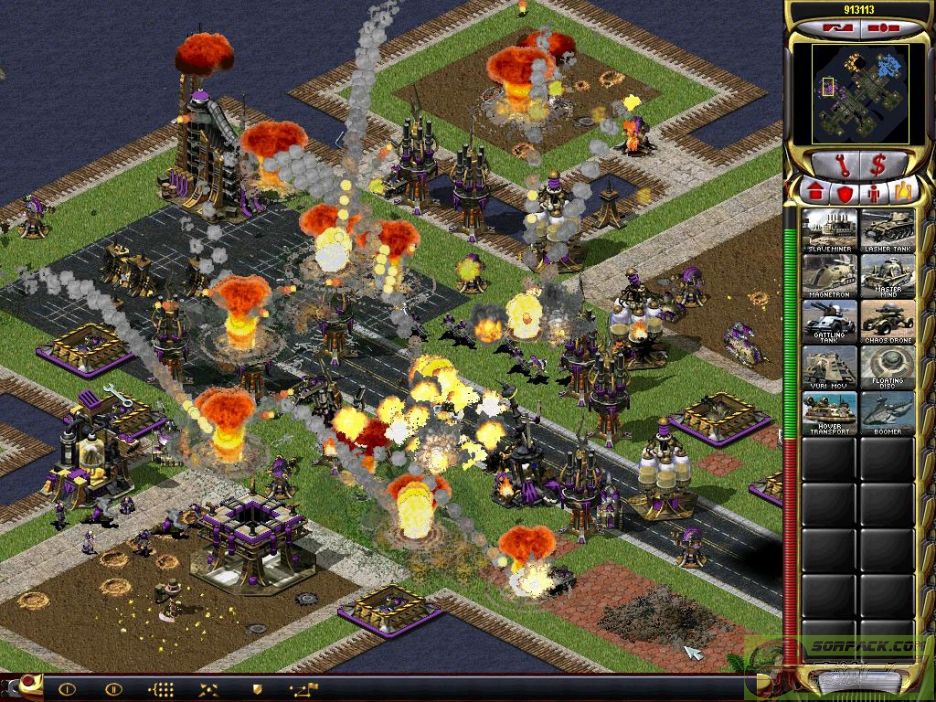Viewport: 936px width, 702px height.
Task: Build a Lasher Tank
Action: (x=887, y=229)
